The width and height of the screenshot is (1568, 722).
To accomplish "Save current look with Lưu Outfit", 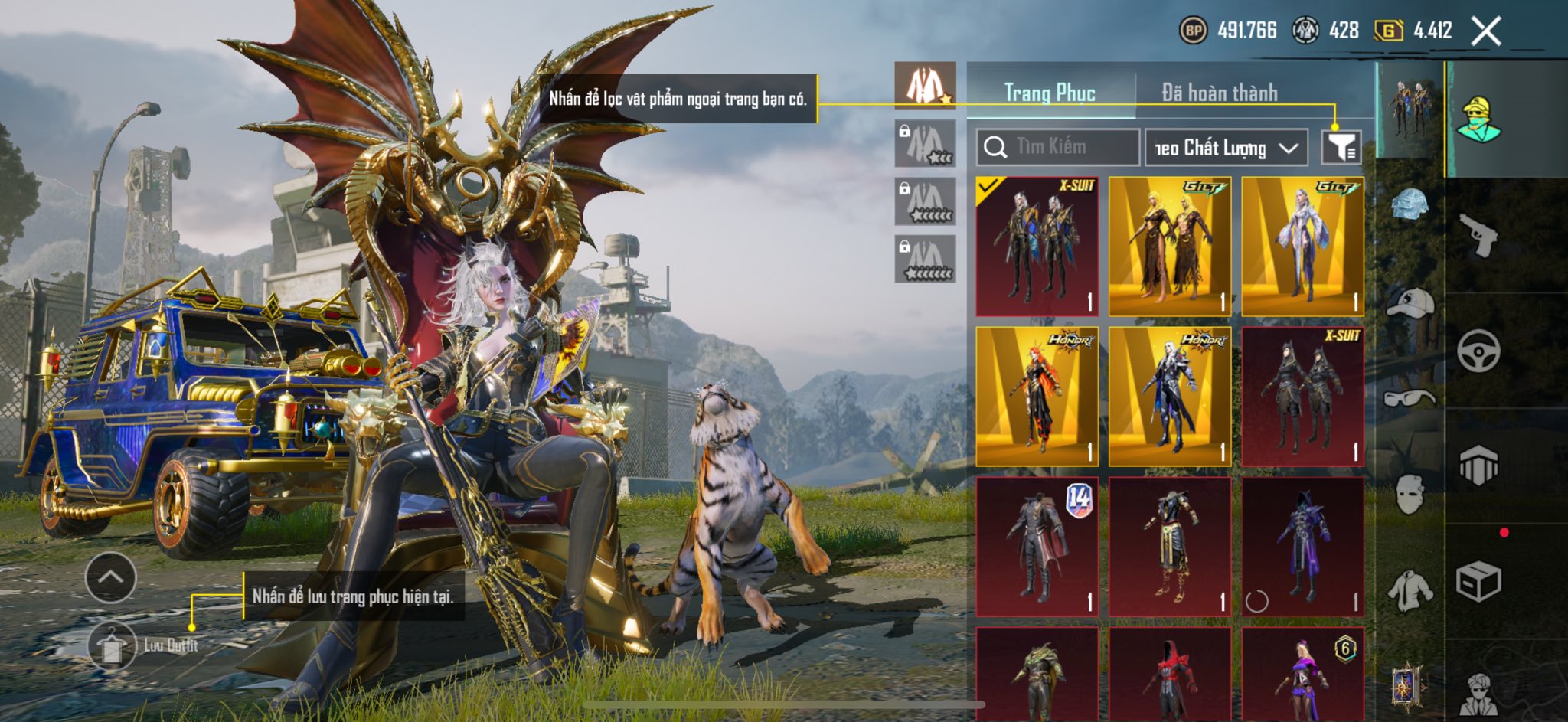I will pos(113,645).
